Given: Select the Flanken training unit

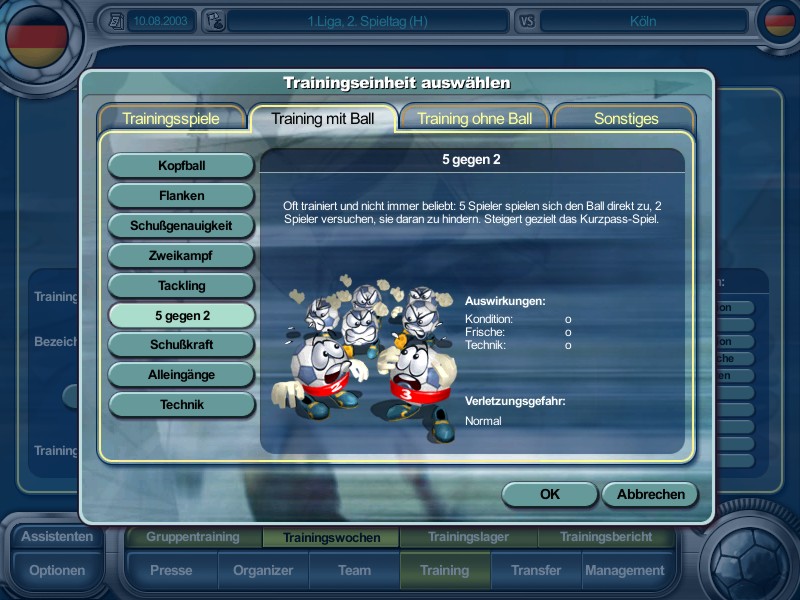Looking at the screenshot, I should (181, 195).
